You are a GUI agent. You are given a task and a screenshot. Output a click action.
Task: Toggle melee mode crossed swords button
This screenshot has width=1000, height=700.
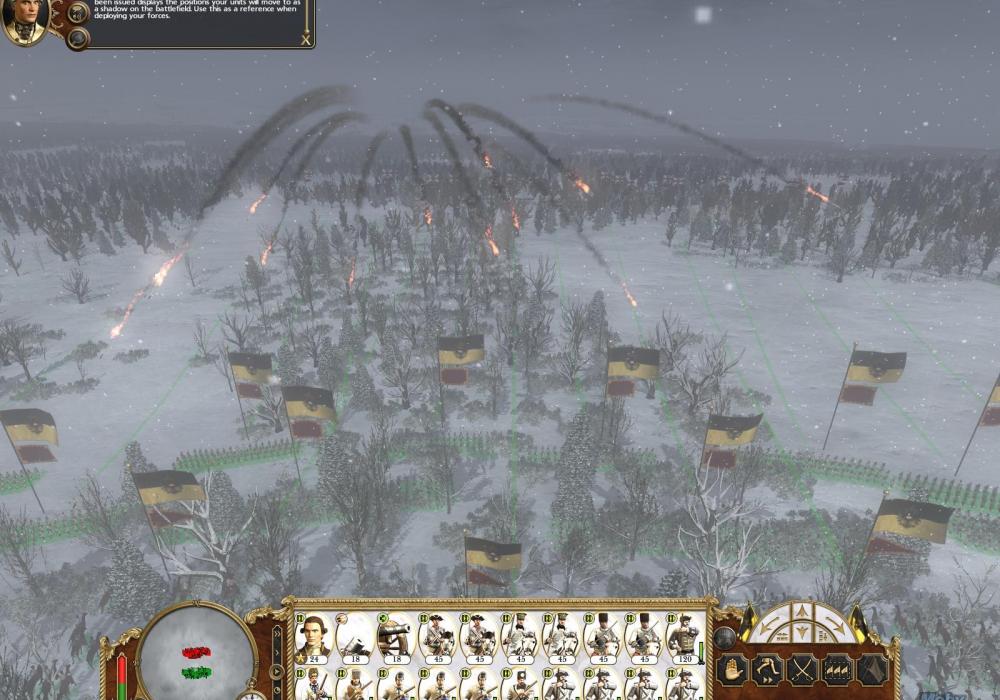point(803,668)
